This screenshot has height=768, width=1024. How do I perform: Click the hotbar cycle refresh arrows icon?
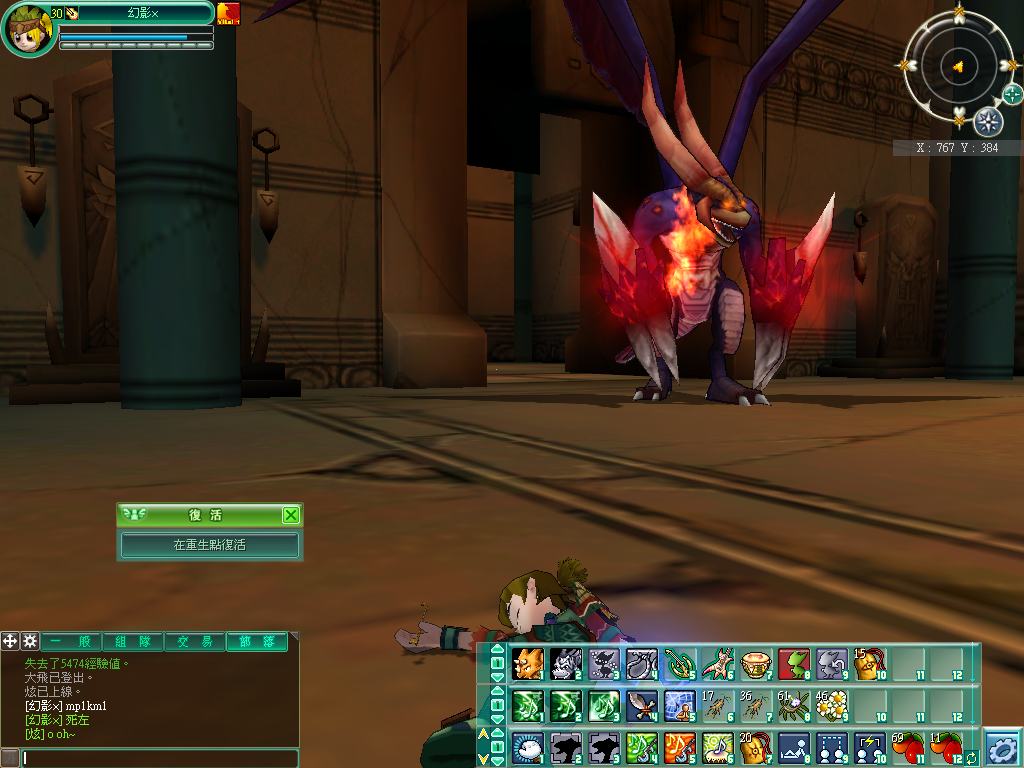[x=971, y=758]
